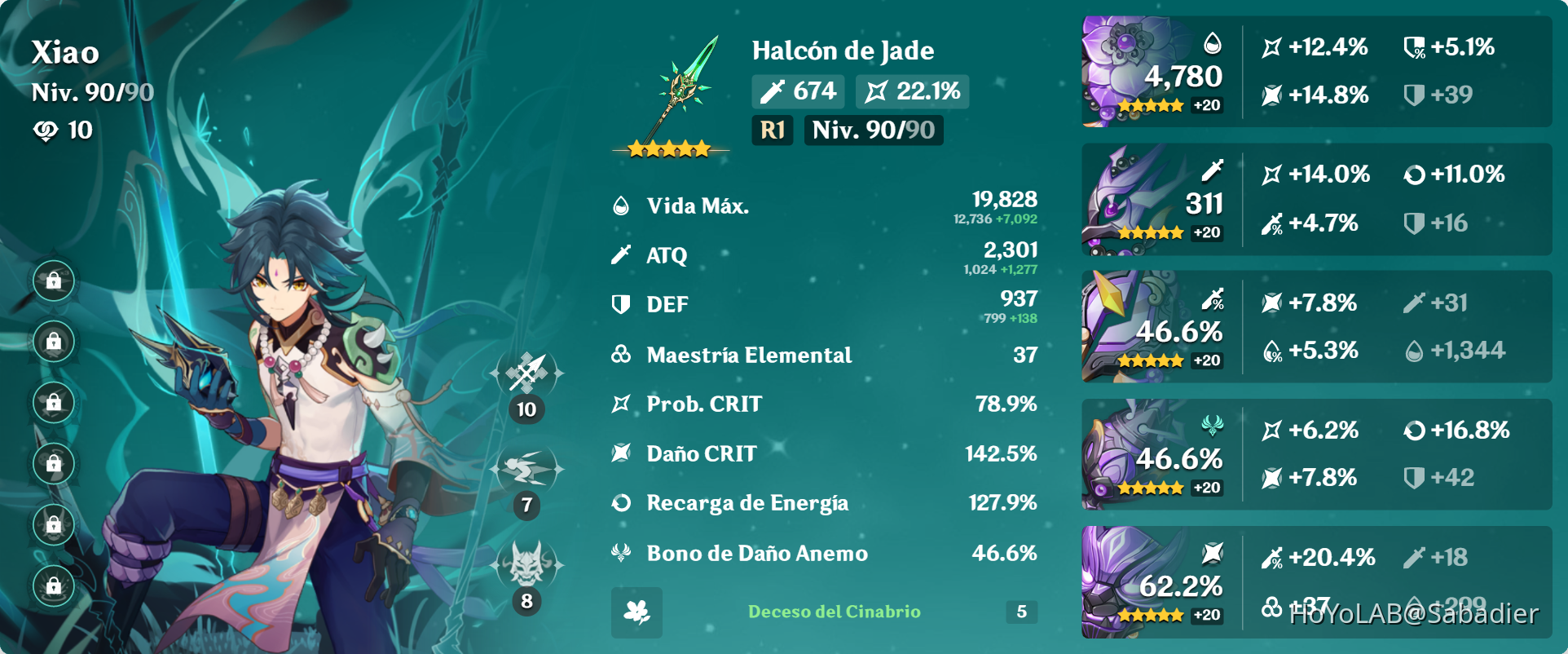Image resolution: width=1568 pixels, height=654 pixels.
Task: Click the Maestría Elemental clover icon
Action: (621, 355)
